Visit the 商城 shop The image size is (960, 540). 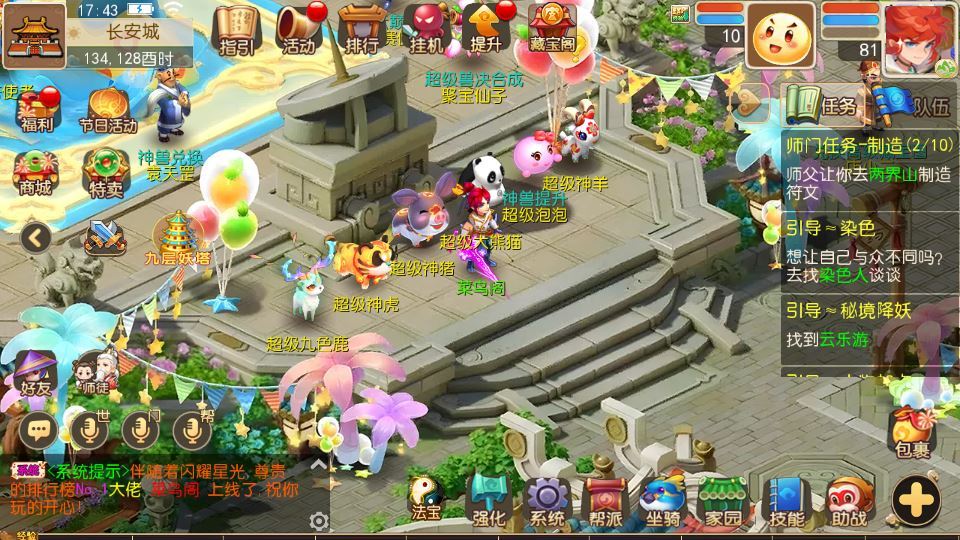pos(34,170)
